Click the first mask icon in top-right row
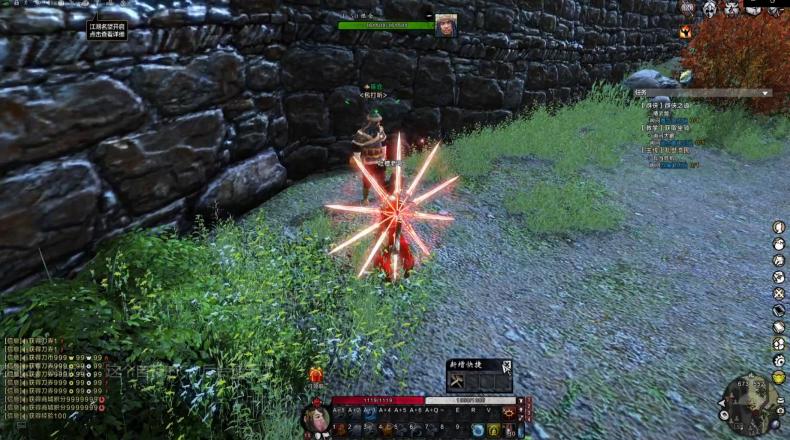The width and height of the screenshot is (790, 440). pos(709,9)
